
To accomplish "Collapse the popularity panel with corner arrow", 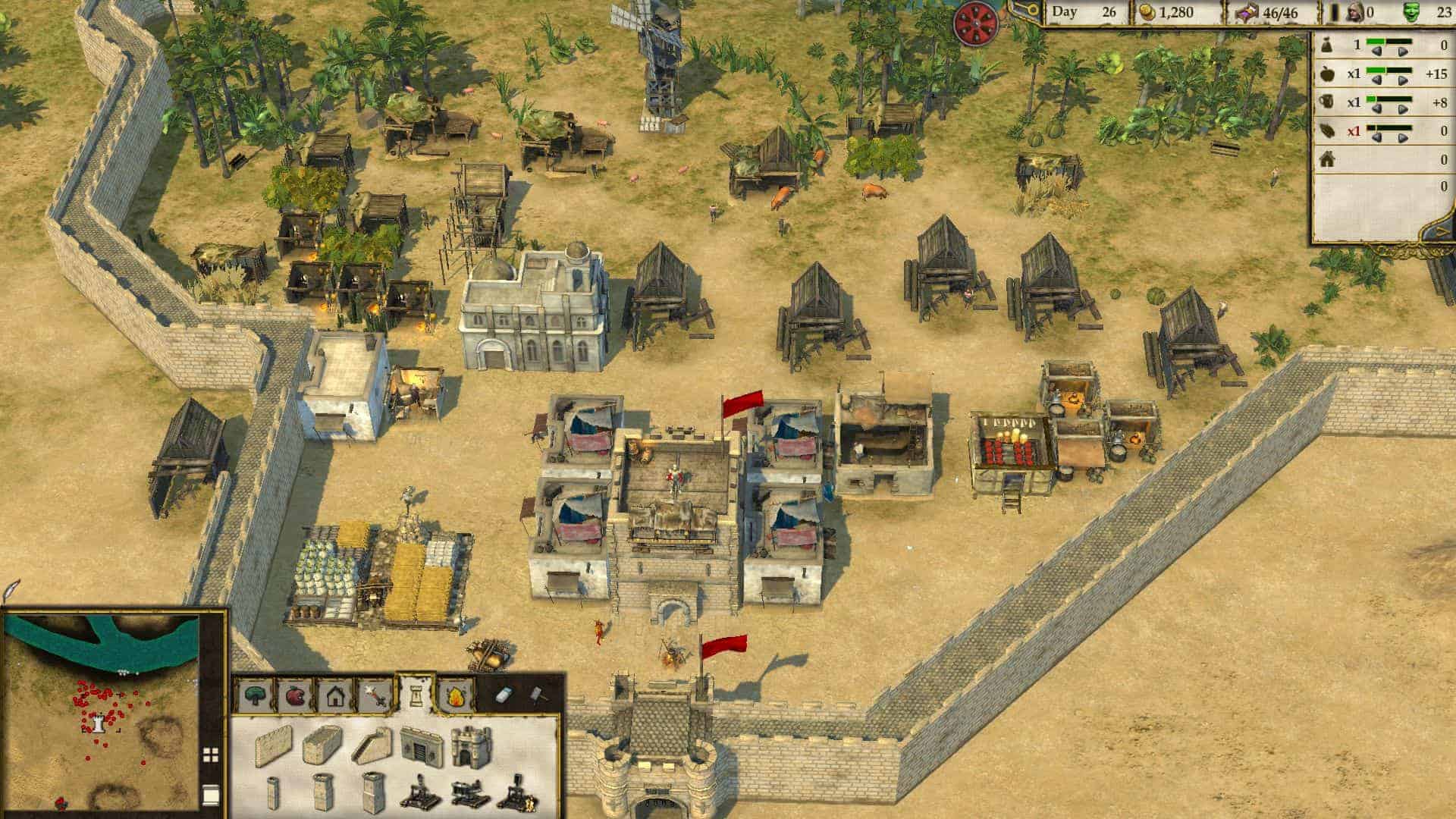I will pos(1442,231).
